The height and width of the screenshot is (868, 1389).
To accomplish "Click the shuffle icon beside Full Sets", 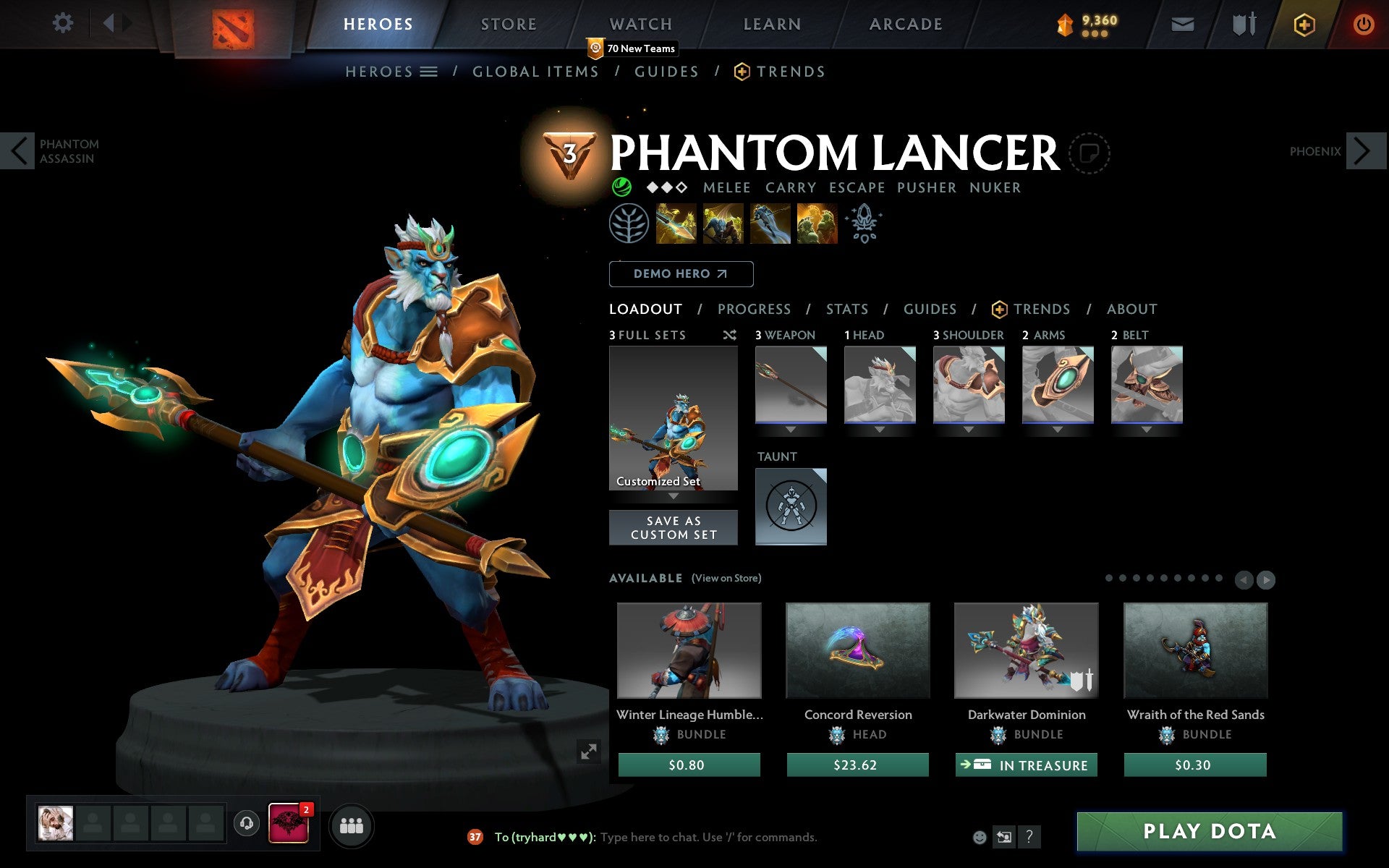I will point(729,335).
